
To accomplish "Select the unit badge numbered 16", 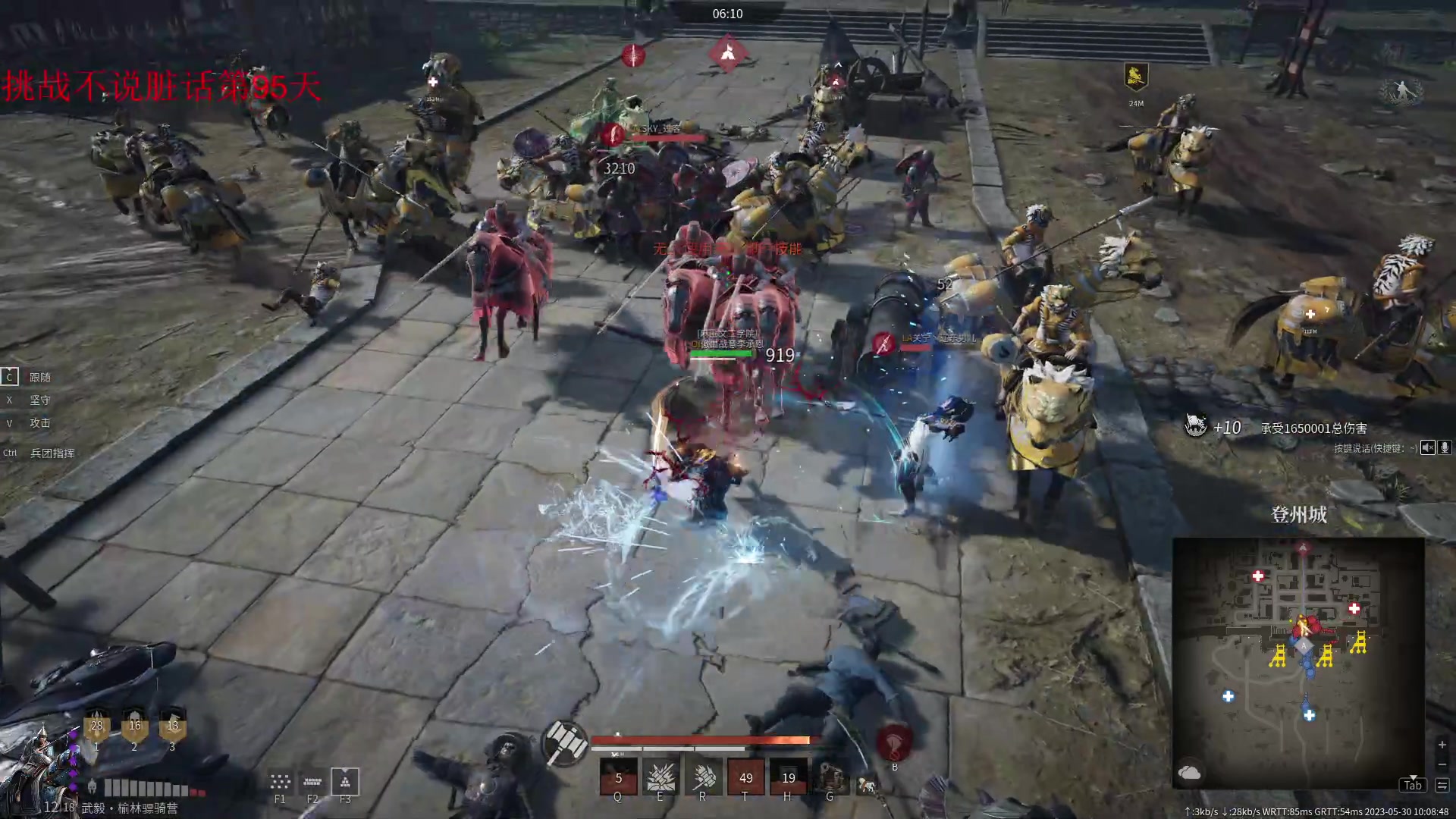I will 134,726.
